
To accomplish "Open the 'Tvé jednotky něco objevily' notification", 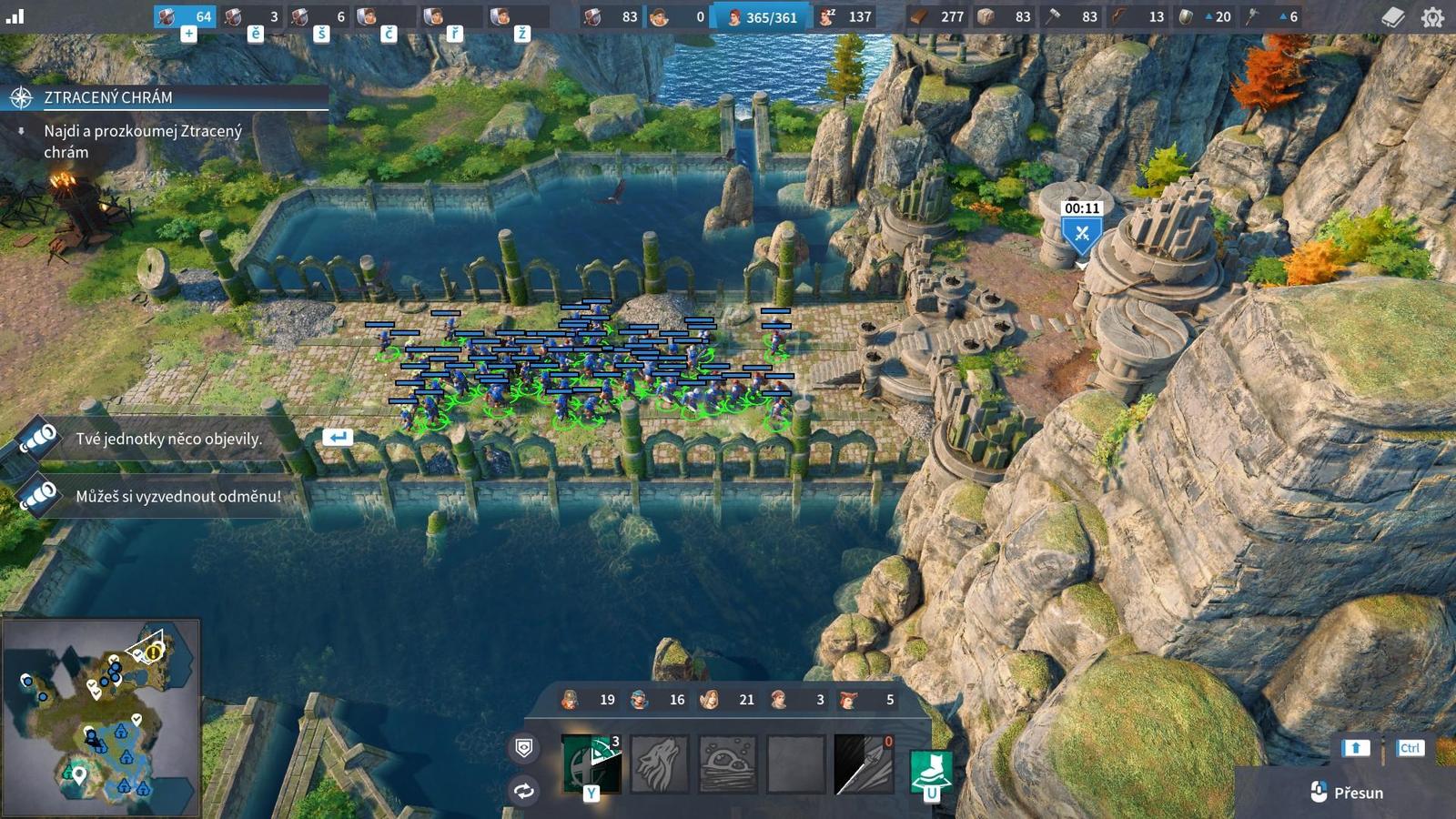I will click(168, 439).
